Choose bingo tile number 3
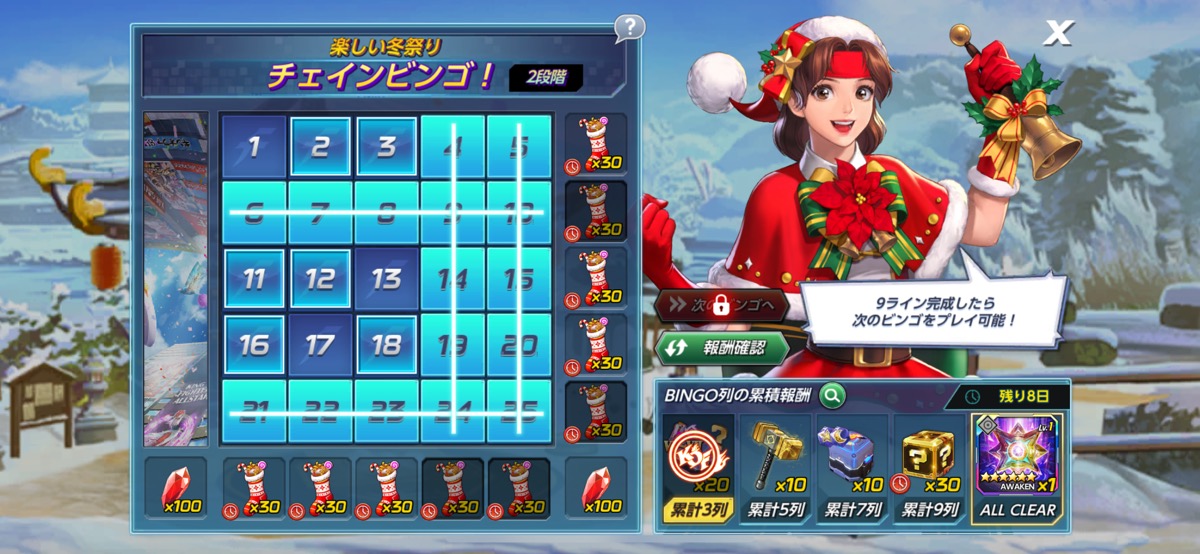Viewport: 1200px width, 554px height. click(x=386, y=148)
